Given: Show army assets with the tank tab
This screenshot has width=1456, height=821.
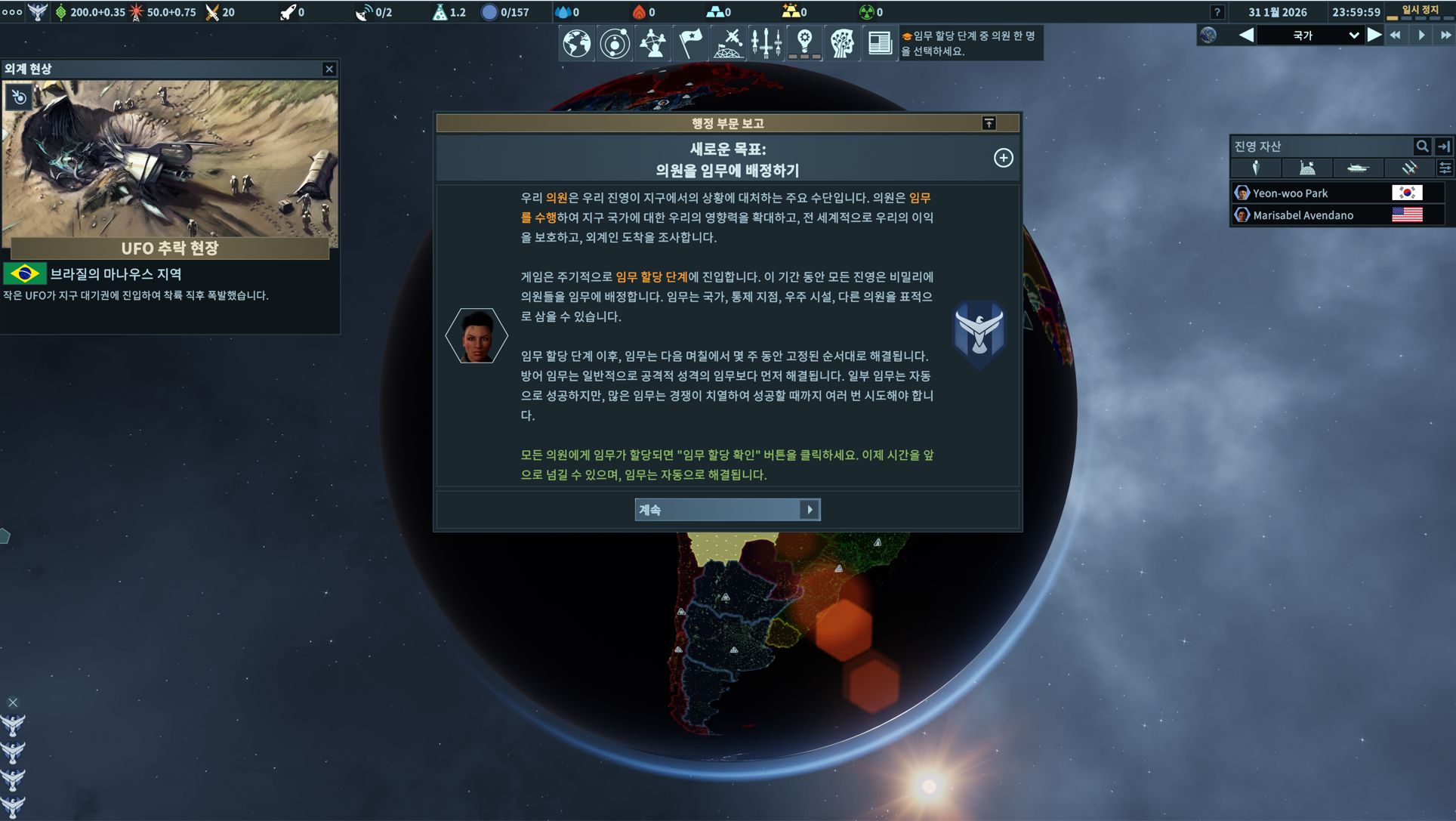Looking at the screenshot, I should (x=1357, y=168).
